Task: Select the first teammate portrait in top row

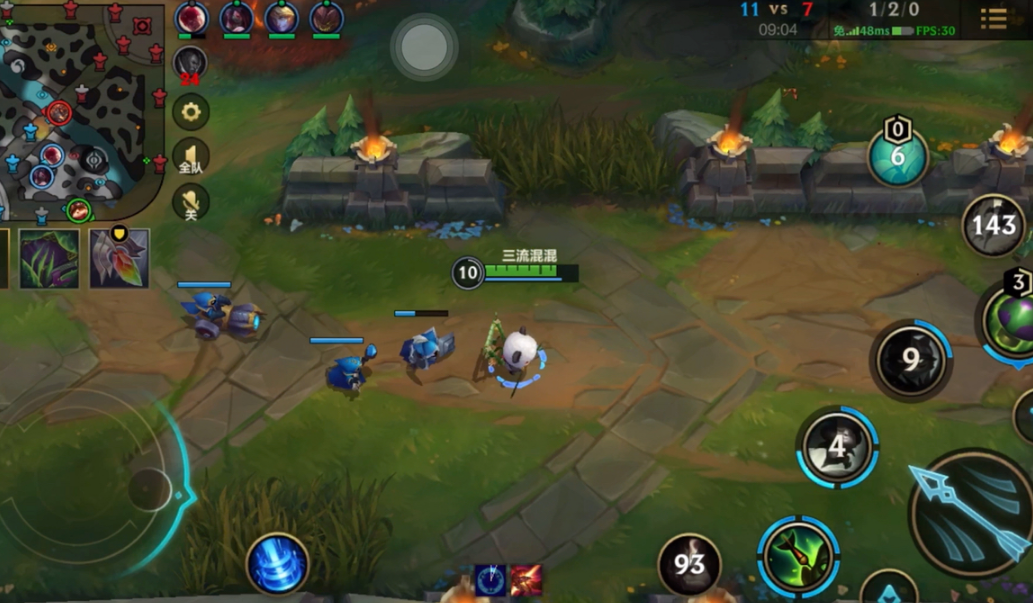Action: [192, 18]
